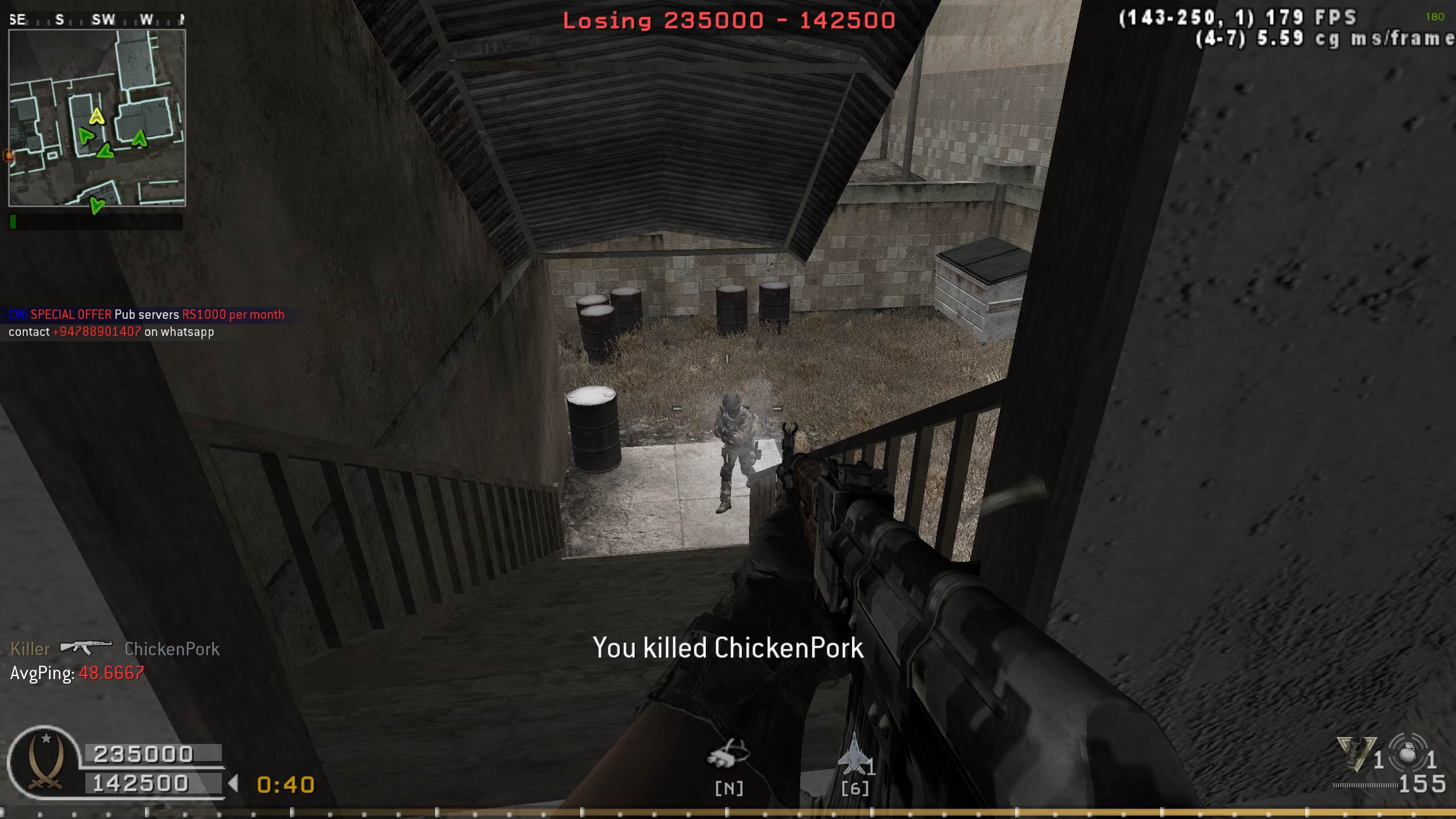Viewport: 1456px width, 819px height.
Task: Select the AK-47 icon in the killfeed
Action: coord(86,647)
